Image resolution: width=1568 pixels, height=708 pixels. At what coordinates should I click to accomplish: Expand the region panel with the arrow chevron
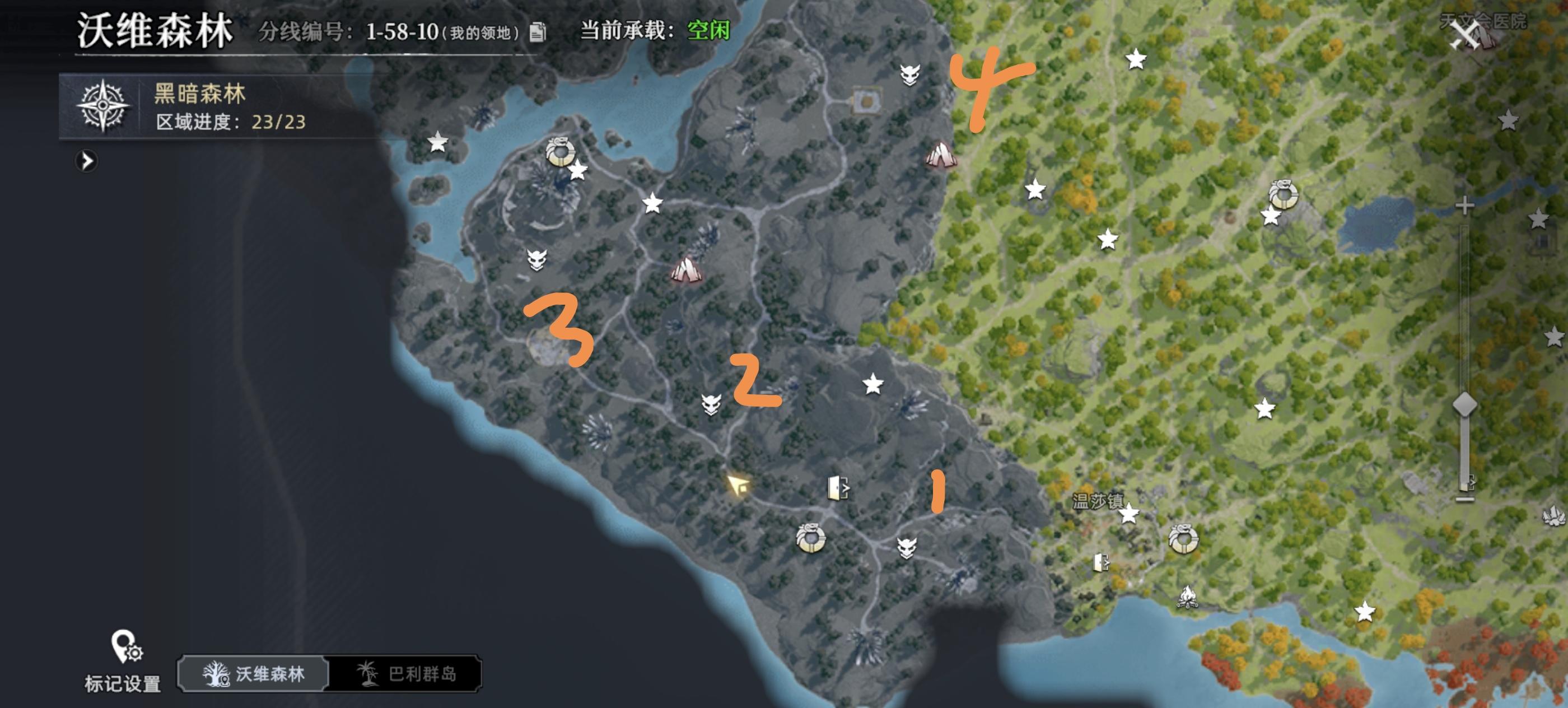tap(87, 162)
